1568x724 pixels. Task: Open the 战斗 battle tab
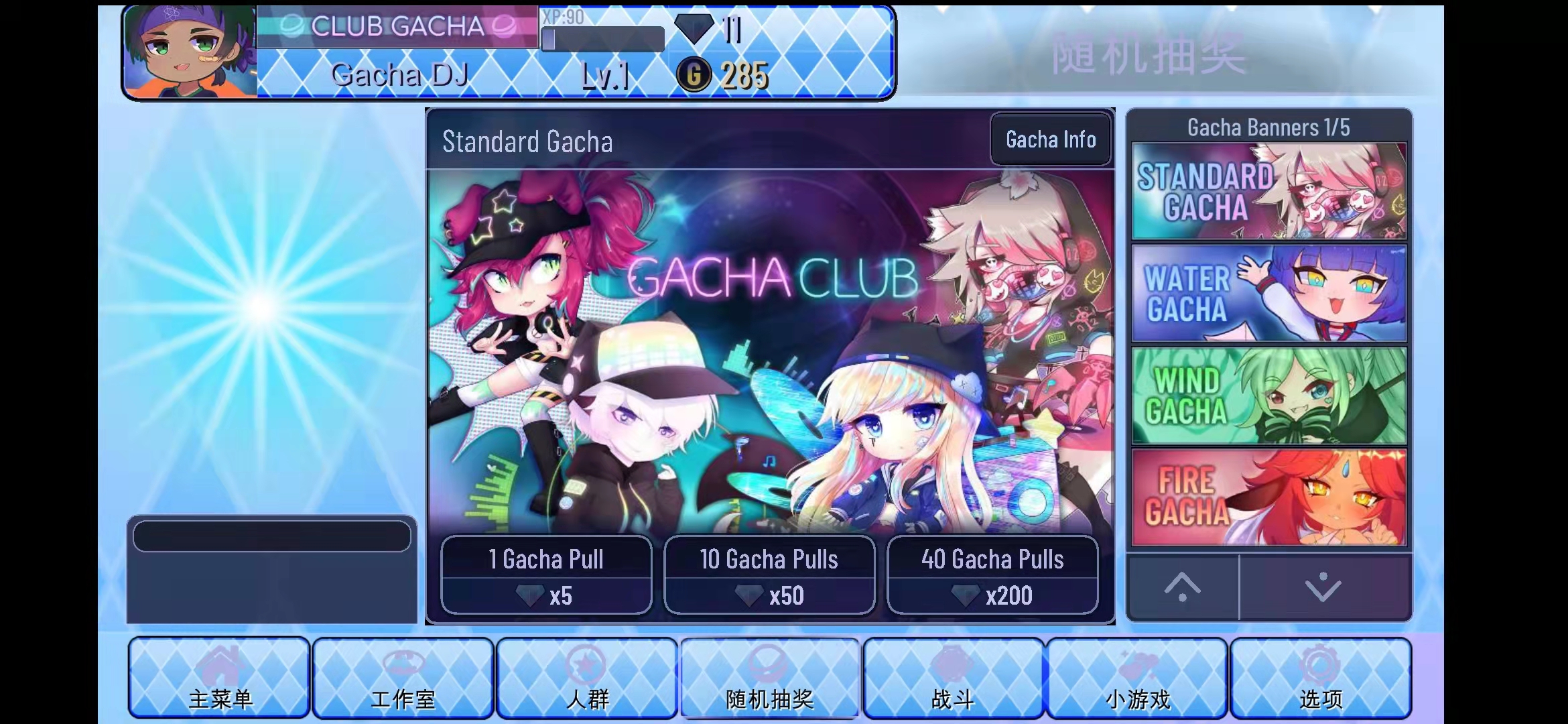click(x=953, y=678)
